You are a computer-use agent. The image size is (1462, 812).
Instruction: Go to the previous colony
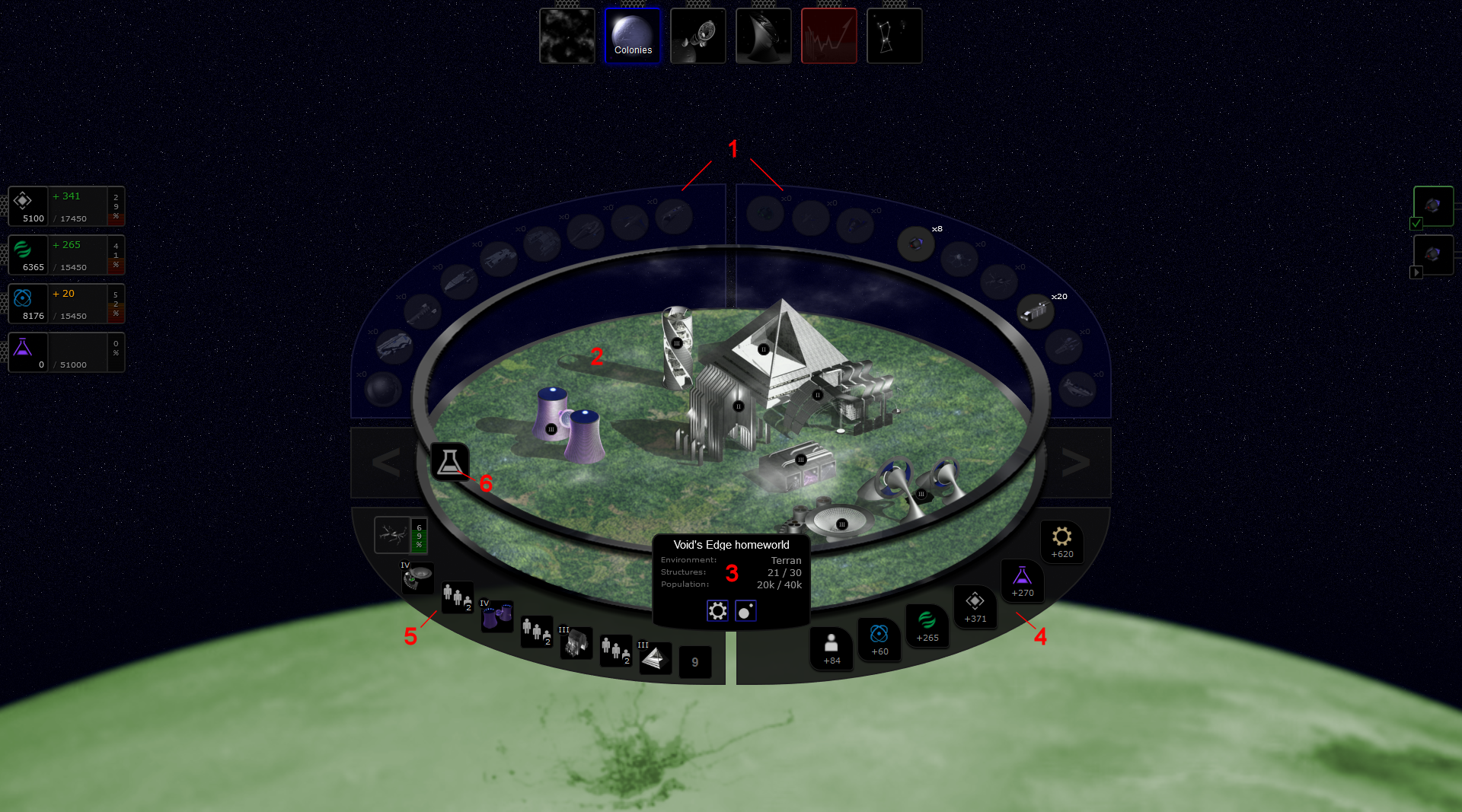pos(385,463)
